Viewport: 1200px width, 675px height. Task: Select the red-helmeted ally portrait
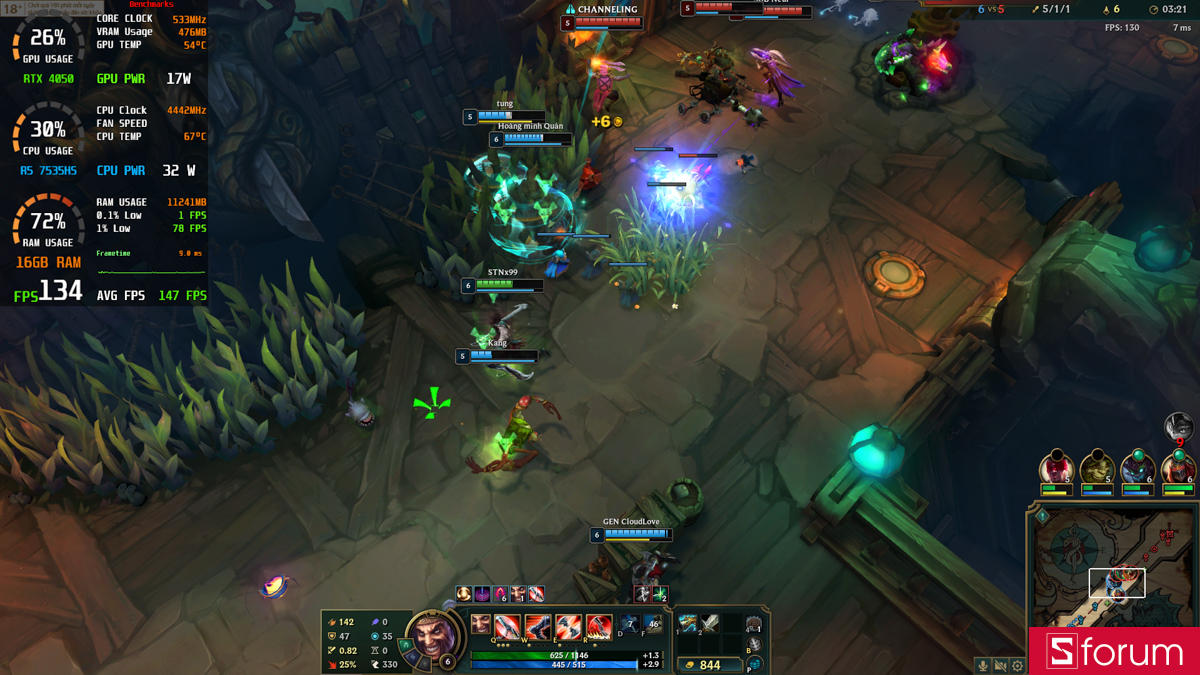(1178, 468)
